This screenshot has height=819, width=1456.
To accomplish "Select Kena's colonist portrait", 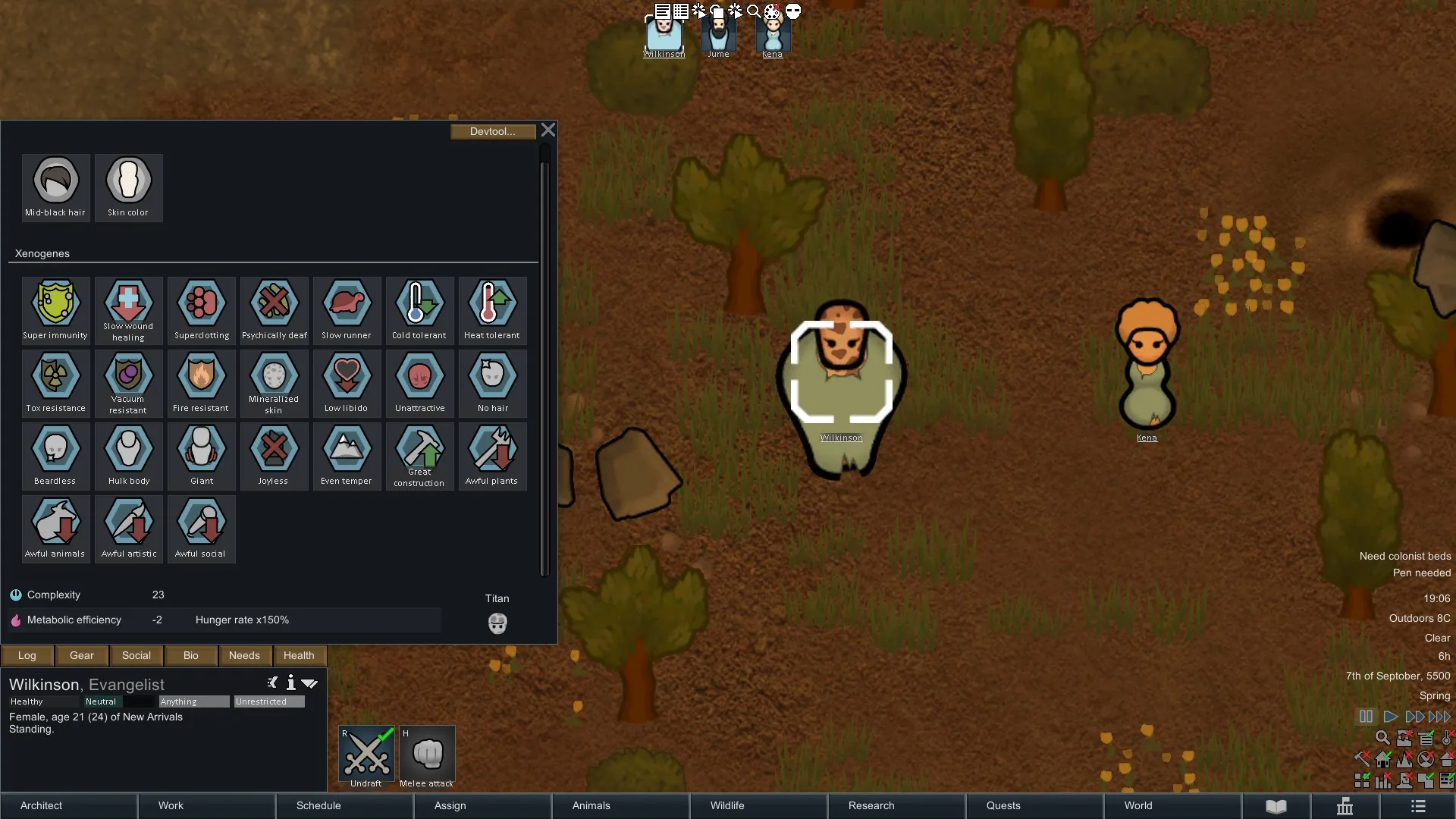I will [772, 36].
